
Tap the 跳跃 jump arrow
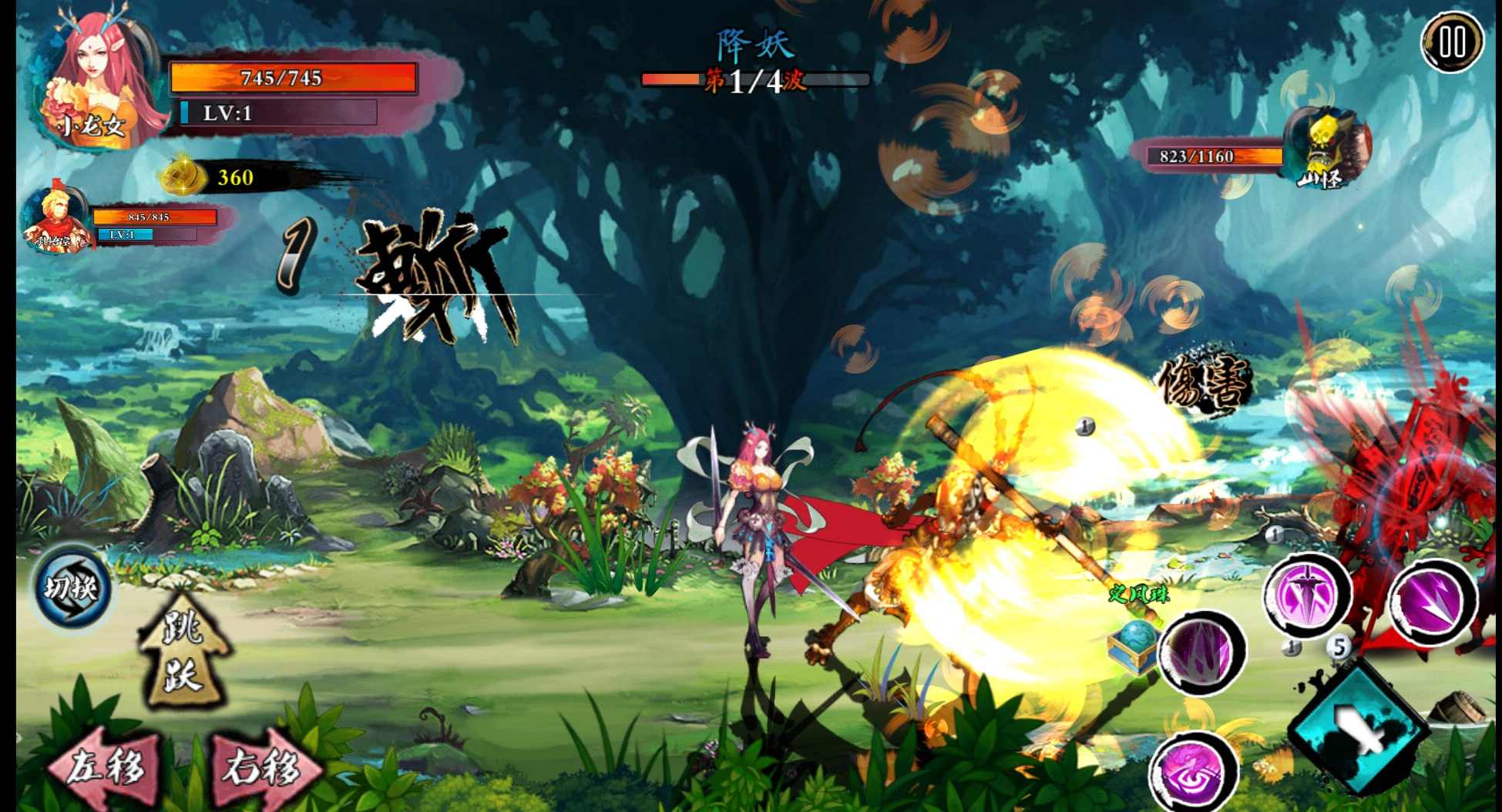point(182,651)
